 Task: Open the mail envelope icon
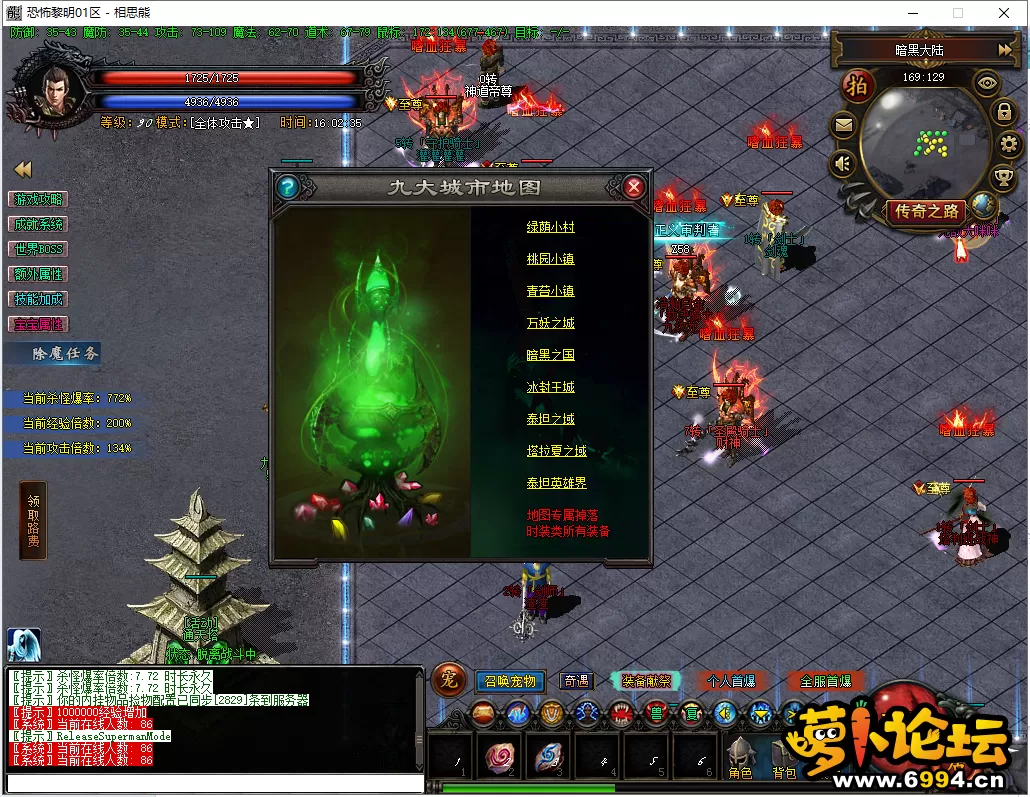(844, 126)
